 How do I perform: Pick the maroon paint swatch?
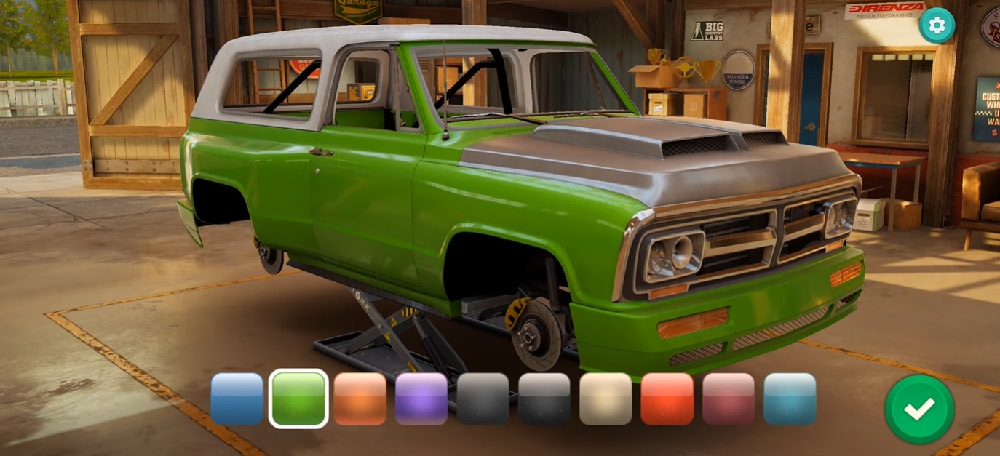pyautogui.click(x=729, y=398)
